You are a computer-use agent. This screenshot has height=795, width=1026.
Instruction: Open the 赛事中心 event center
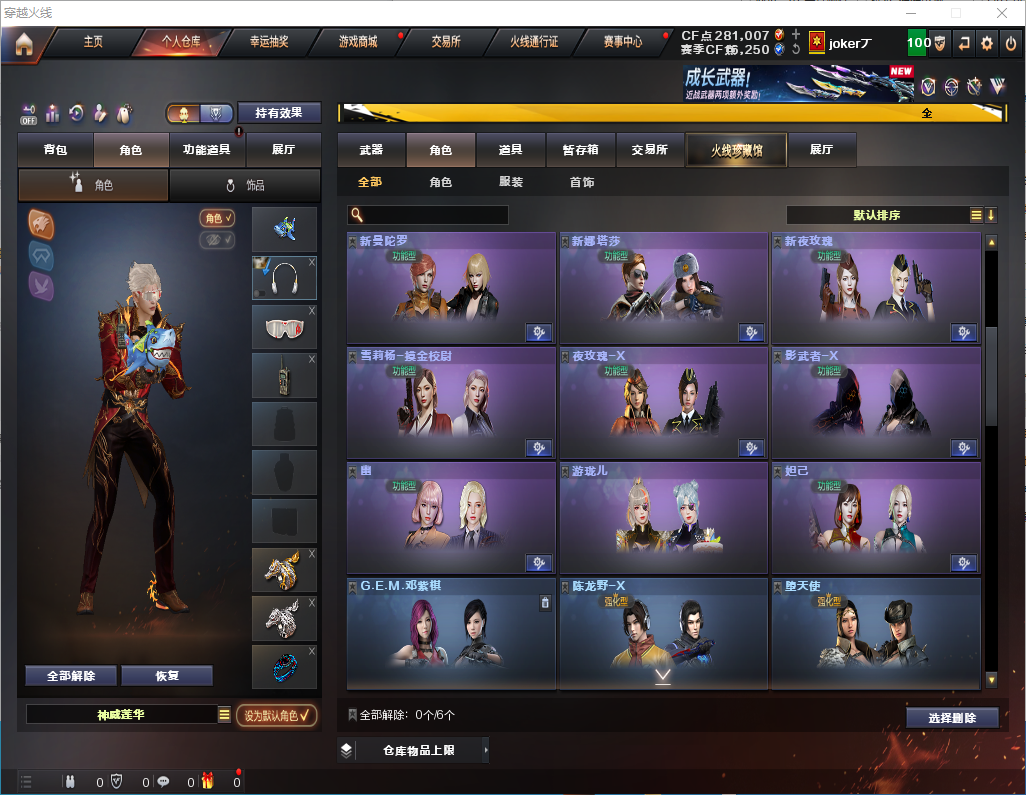(x=623, y=43)
